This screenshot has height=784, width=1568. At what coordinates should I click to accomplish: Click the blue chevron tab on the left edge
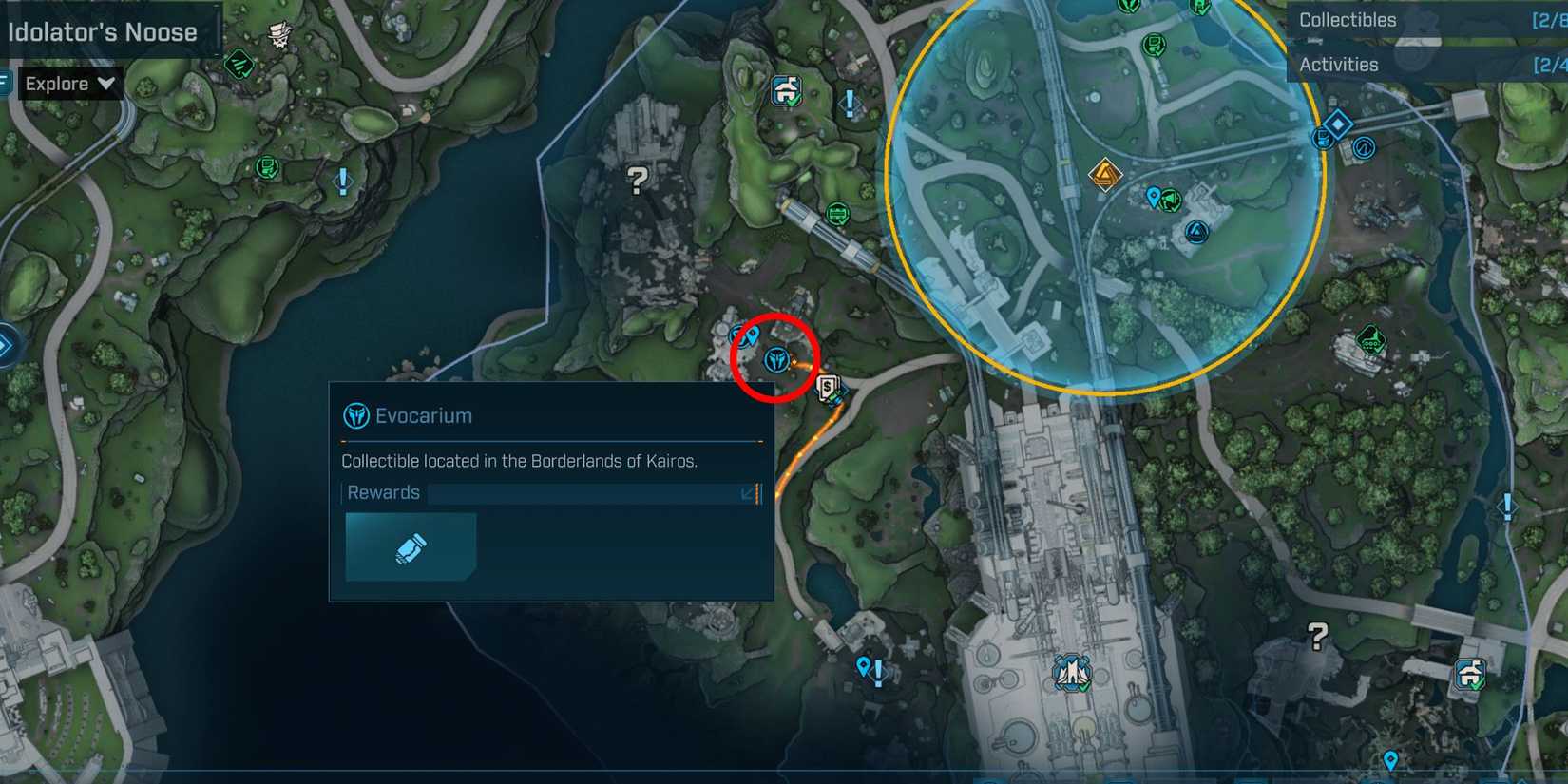[x=7, y=347]
